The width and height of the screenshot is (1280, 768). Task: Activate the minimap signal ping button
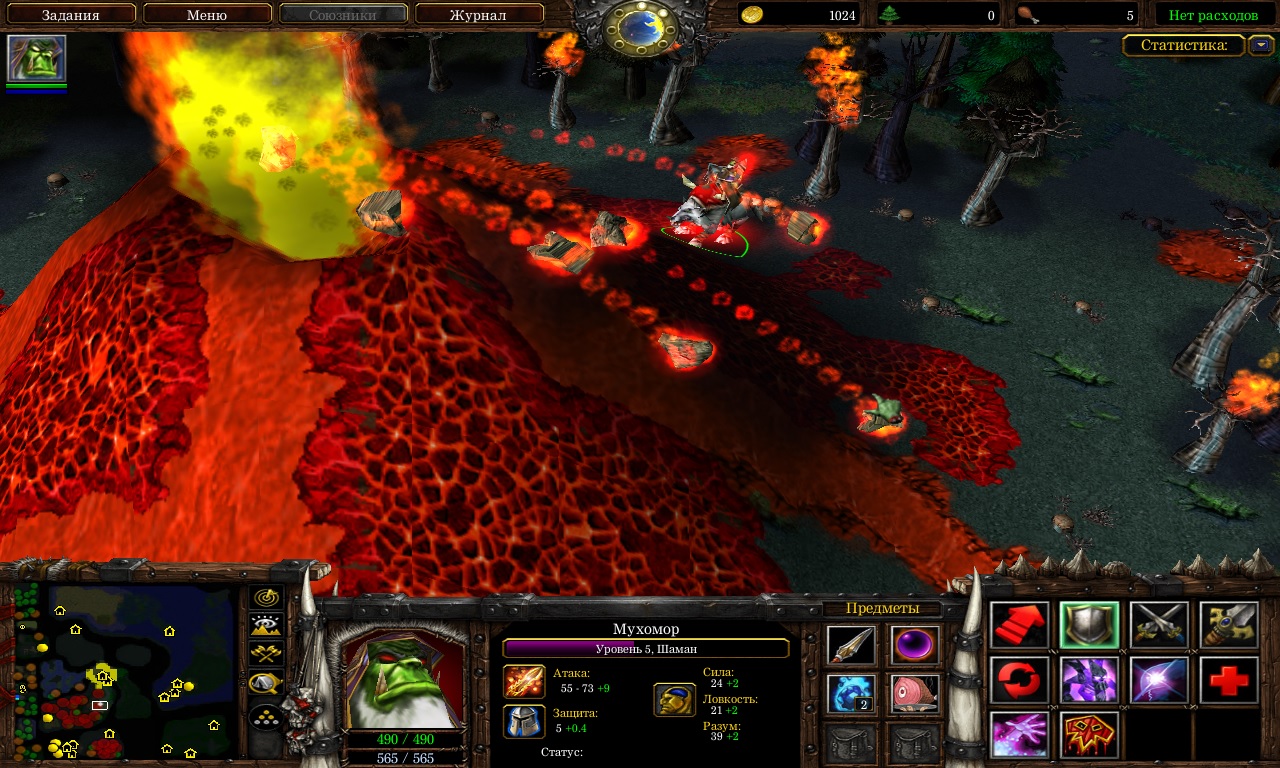tap(266, 598)
